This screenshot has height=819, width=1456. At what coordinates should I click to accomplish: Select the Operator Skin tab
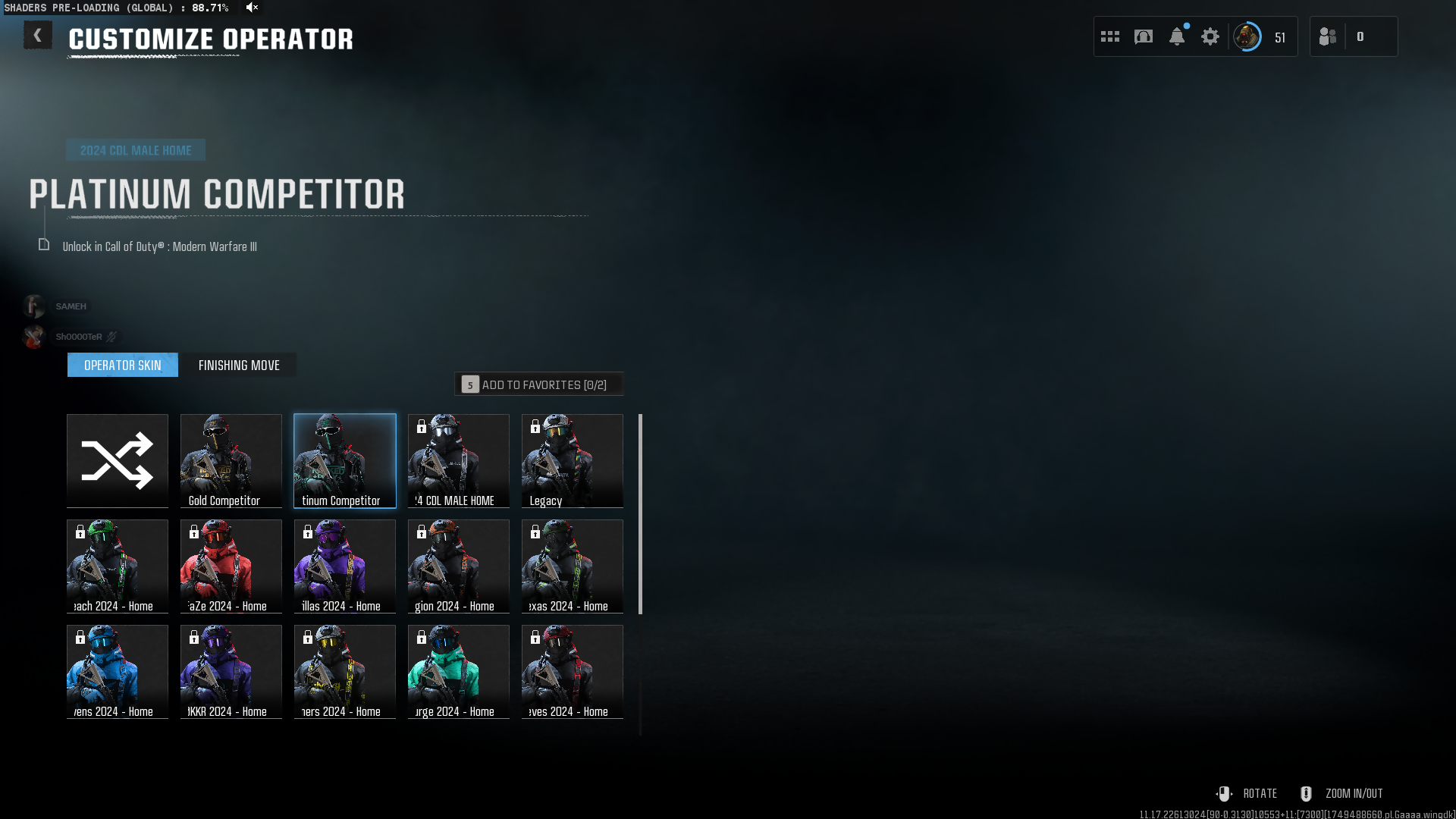tap(123, 366)
